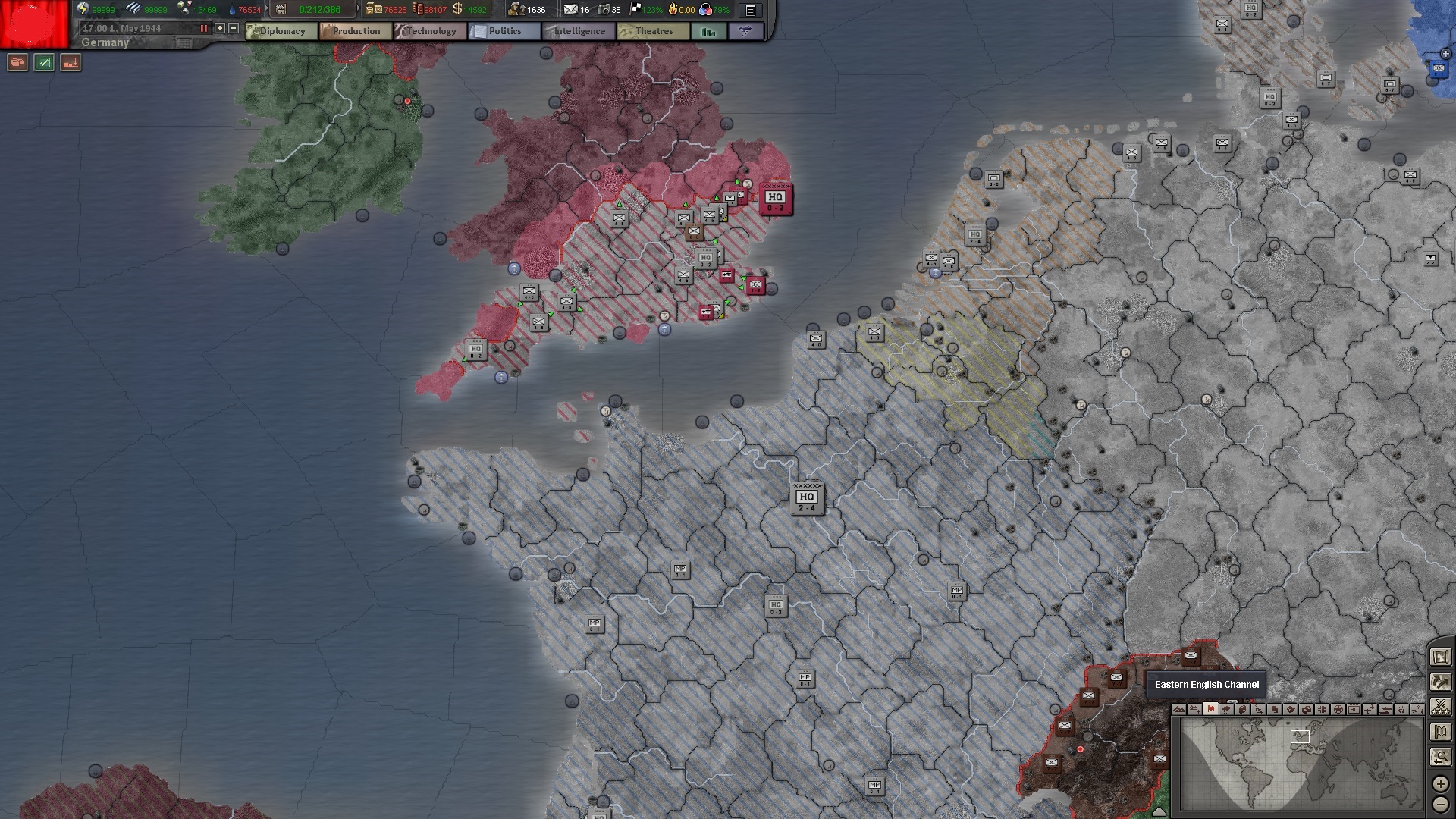This screenshot has height=819, width=1456.
Task: Click the magnifier with back-arrow icon
Action: click(x=1441, y=755)
